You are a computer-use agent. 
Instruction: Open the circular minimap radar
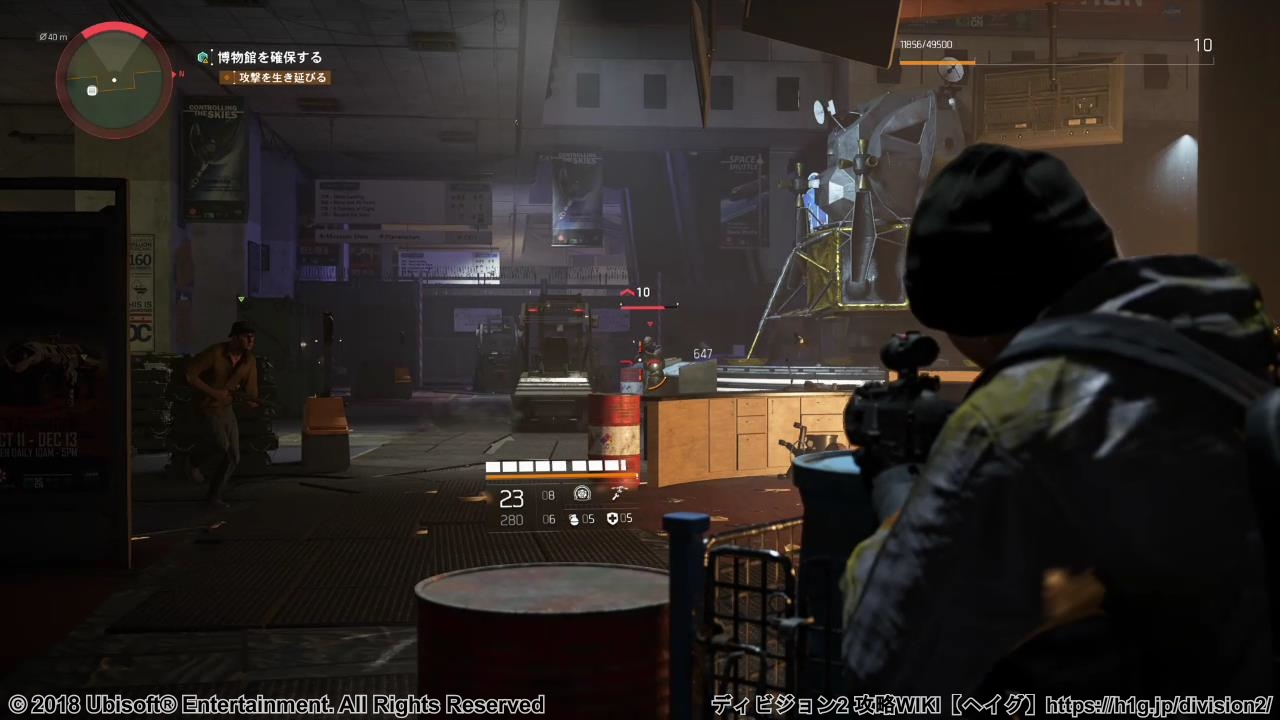click(x=113, y=80)
